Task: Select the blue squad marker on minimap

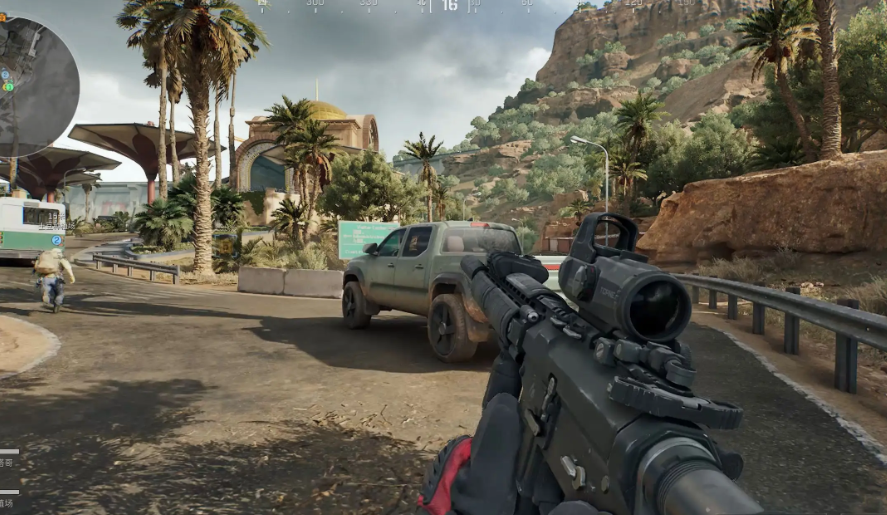Action: 5,73
